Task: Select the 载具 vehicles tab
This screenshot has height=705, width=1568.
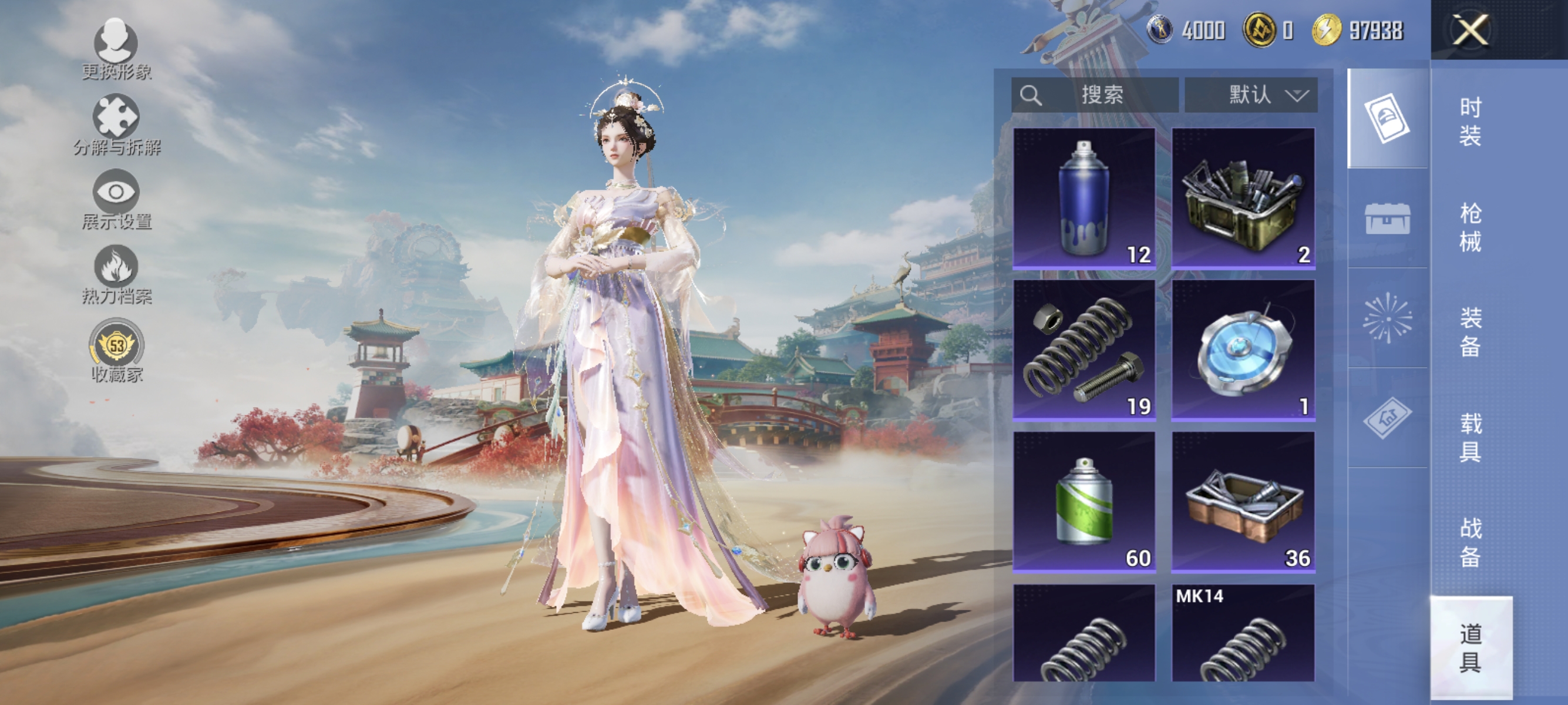Action: [x=1471, y=437]
